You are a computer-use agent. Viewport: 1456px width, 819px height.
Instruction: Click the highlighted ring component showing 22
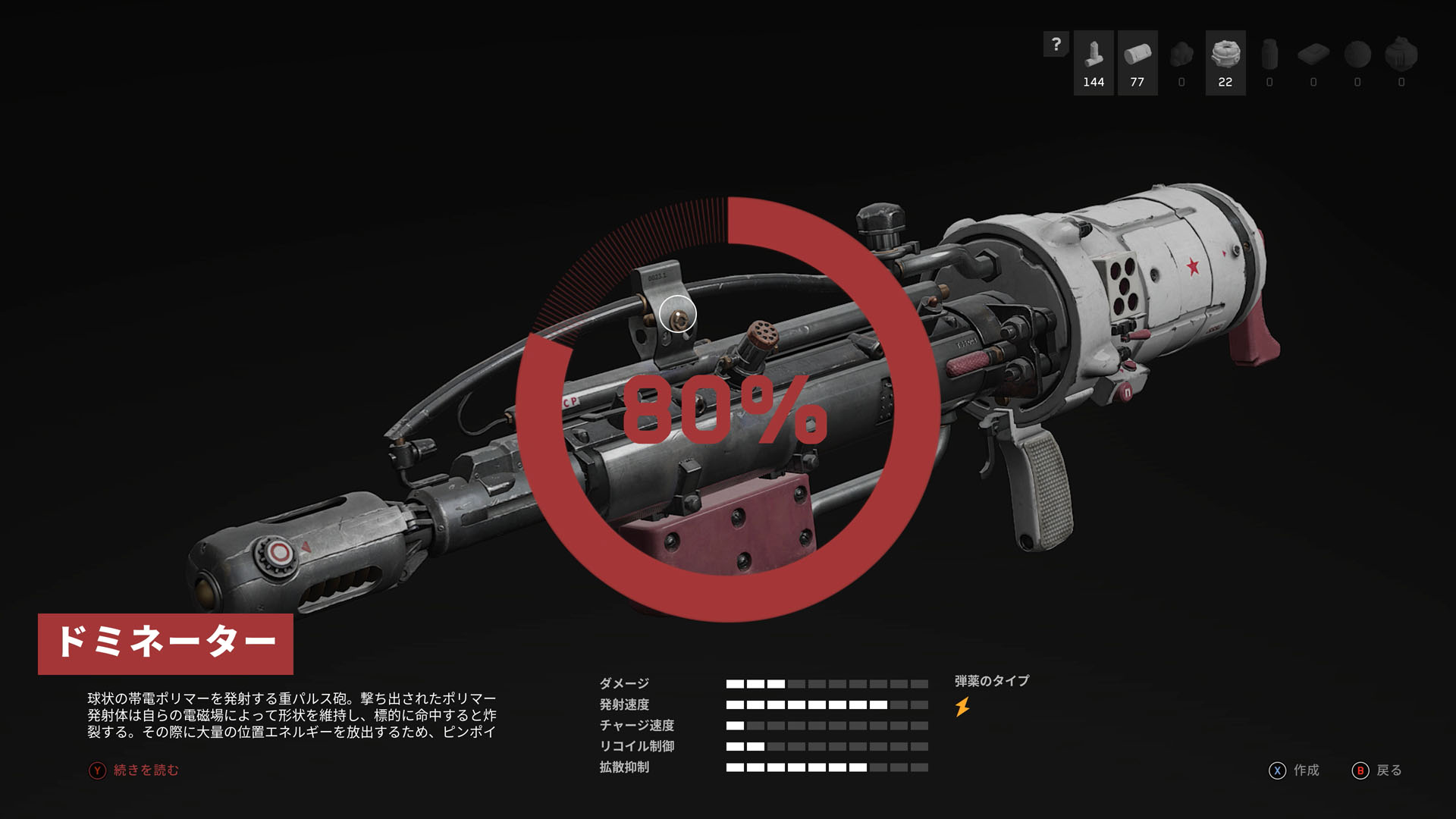point(1225,62)
